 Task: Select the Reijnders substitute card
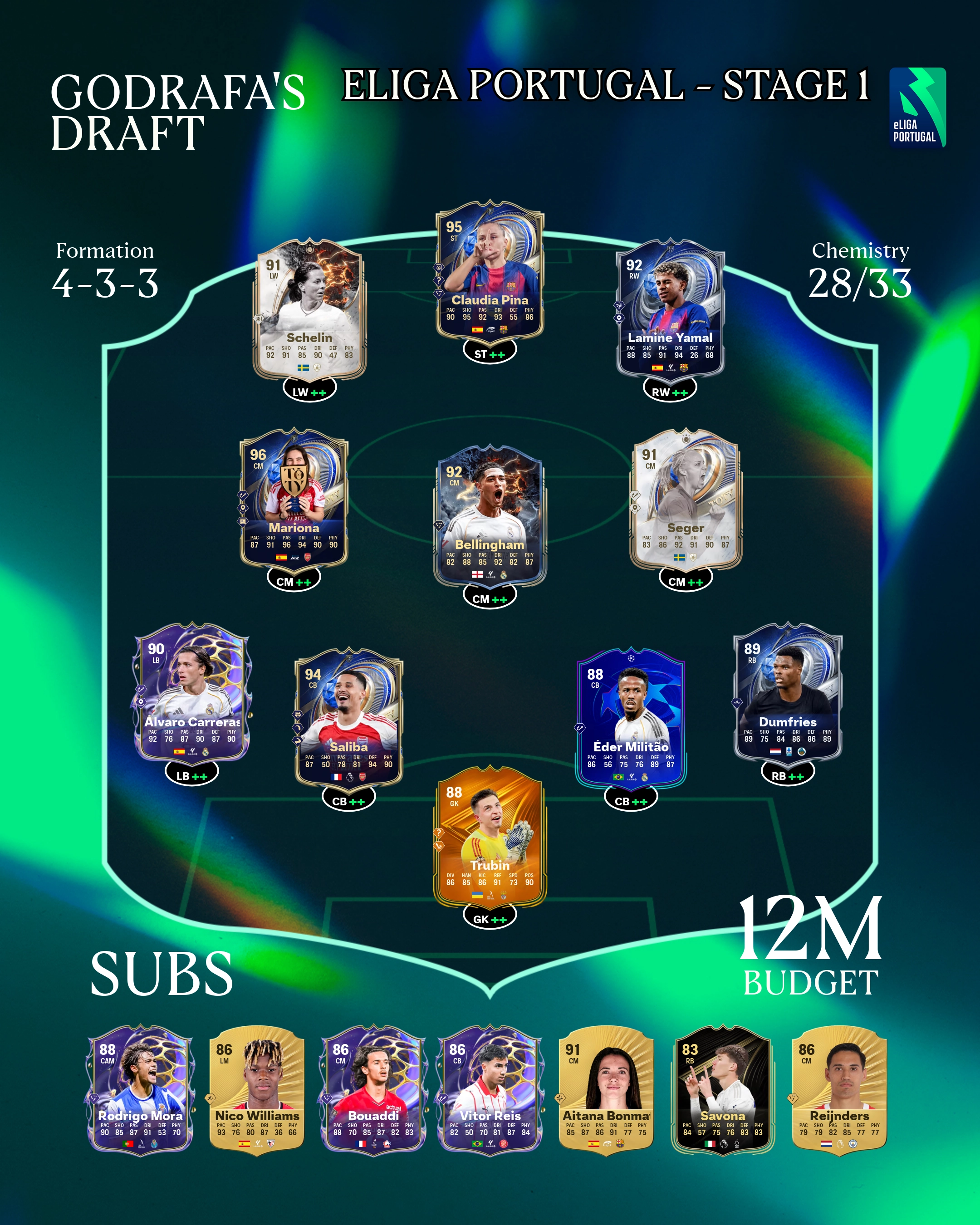pyautogui.click(x=839, y=1091)
